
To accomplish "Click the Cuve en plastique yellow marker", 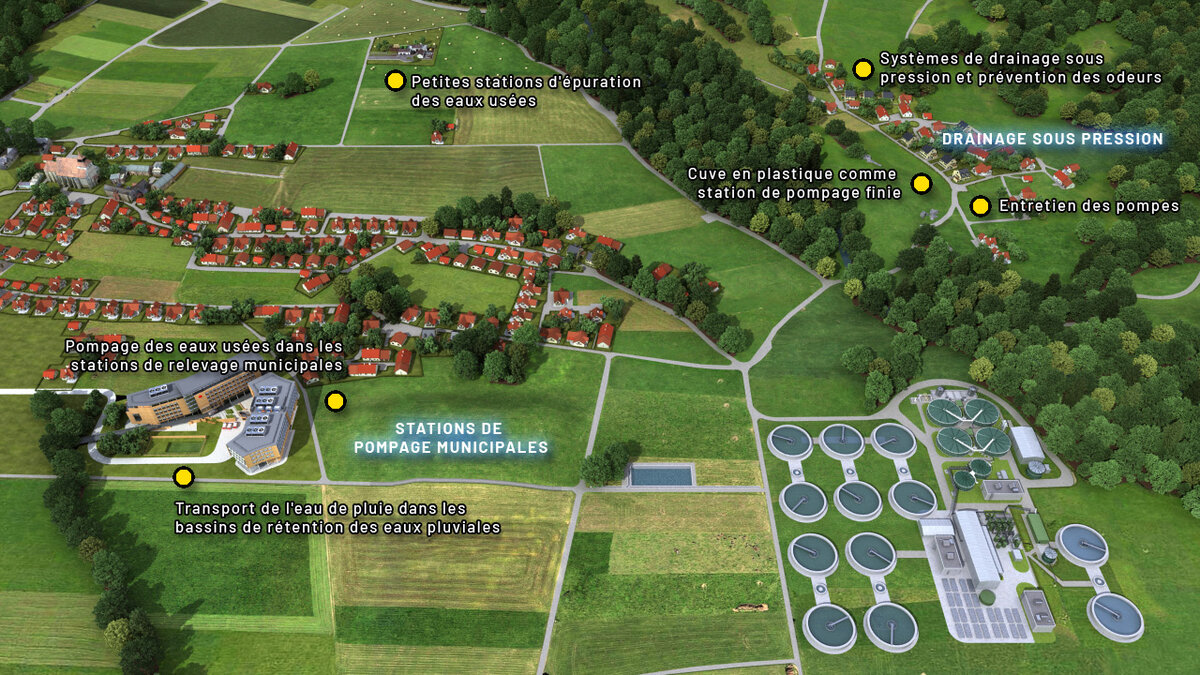I will click(921, 184).
